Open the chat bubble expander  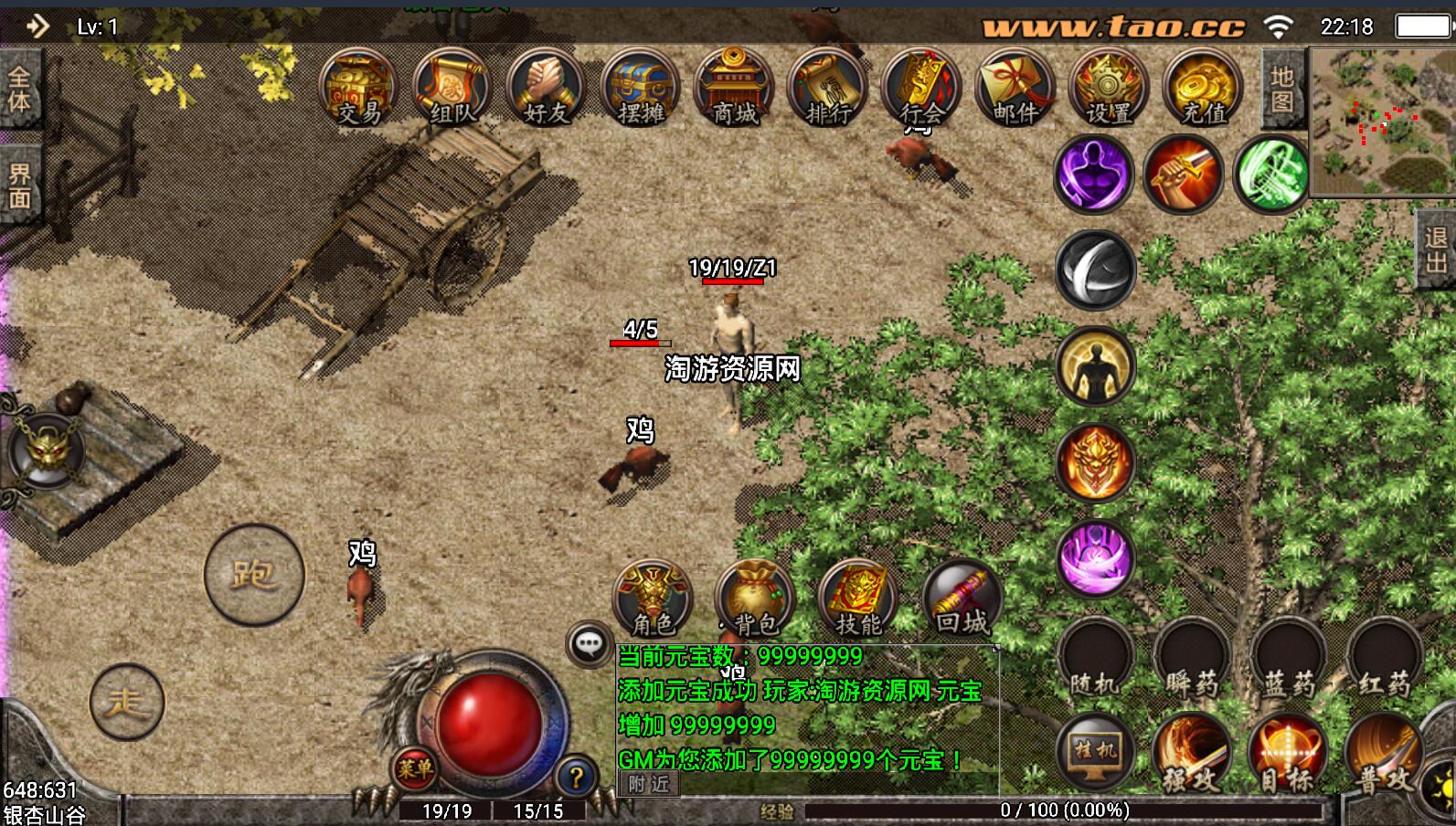pyautogui.click(x=588, y=644)
